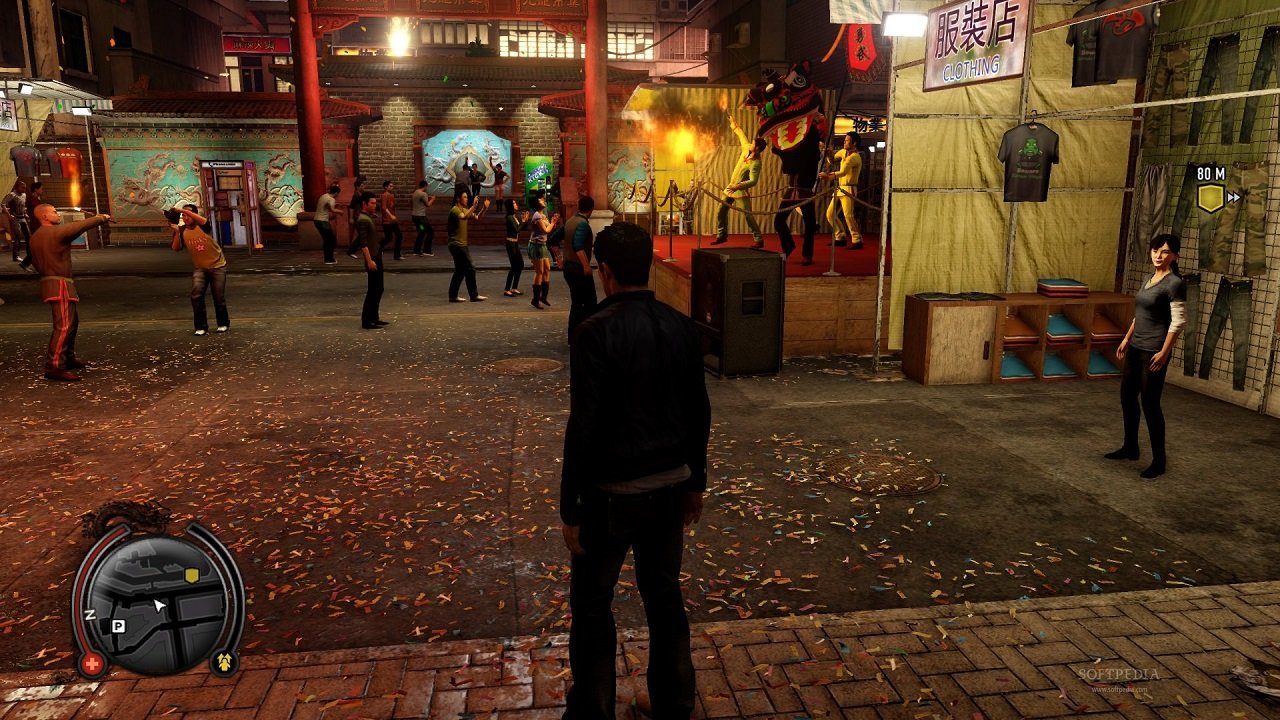Click the N compass letter on the minimap
The image size is (1280, 720).
point(90,615)
